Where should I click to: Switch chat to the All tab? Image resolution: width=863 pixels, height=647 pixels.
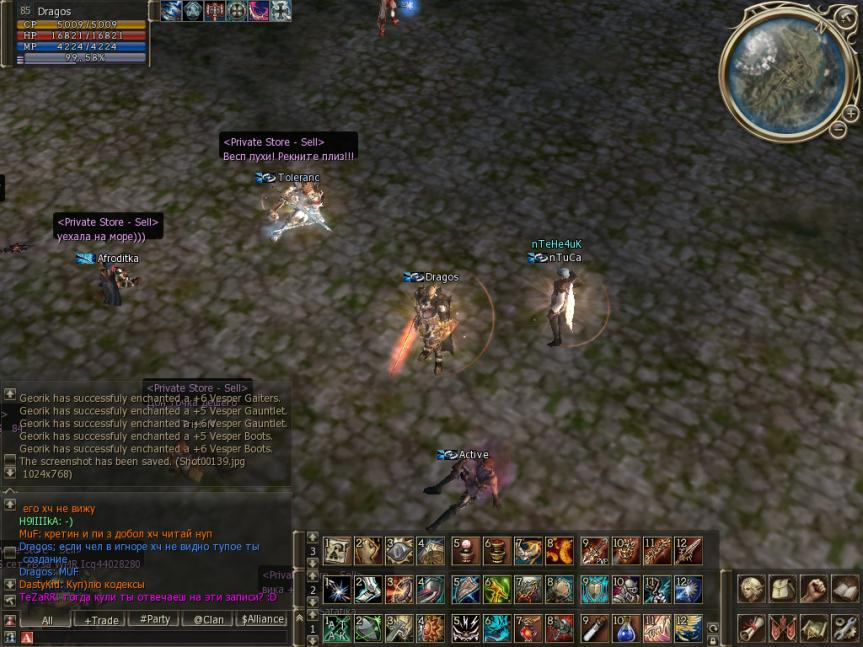point(47,620)
